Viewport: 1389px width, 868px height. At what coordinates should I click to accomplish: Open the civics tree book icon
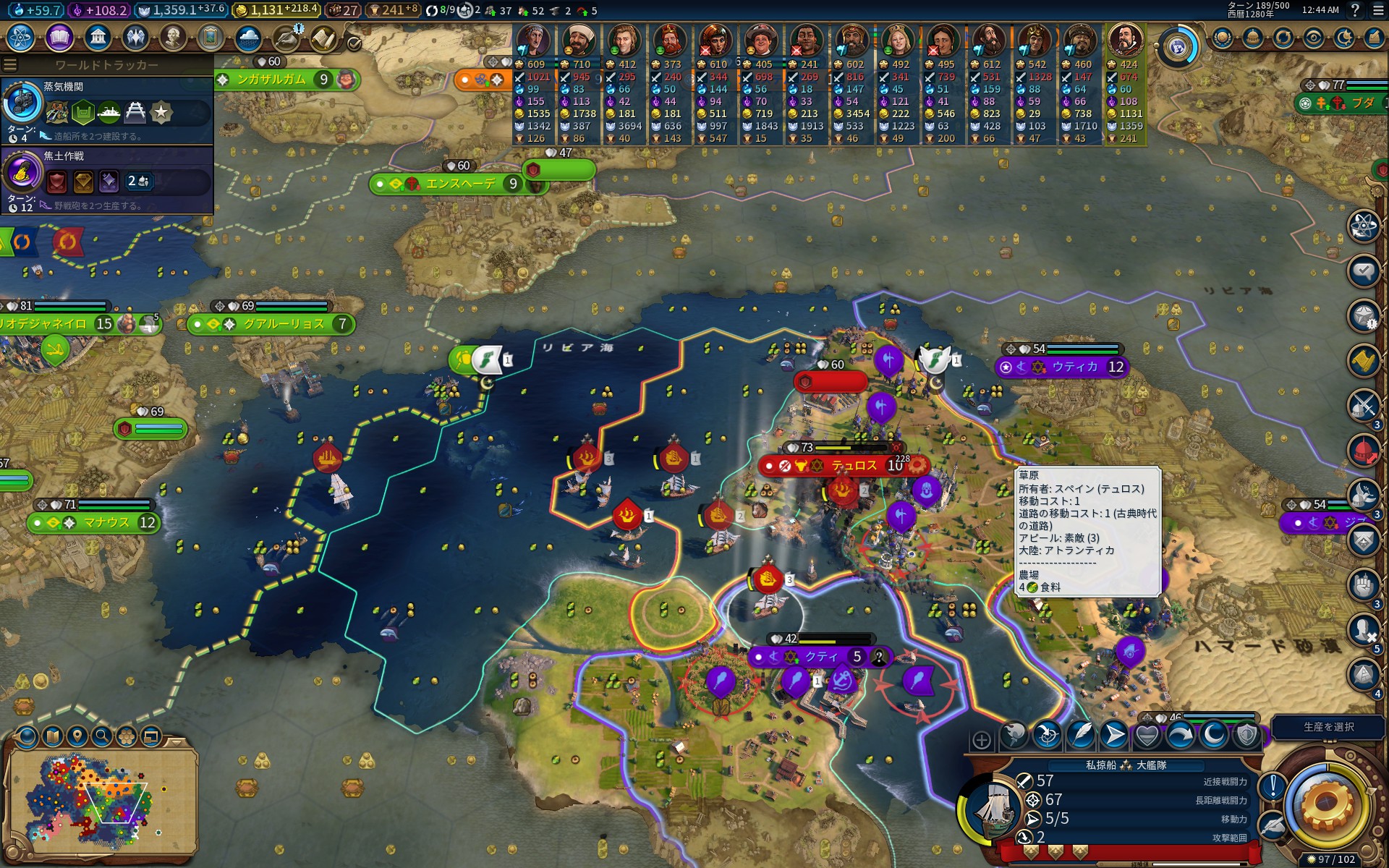pos(59,37)
